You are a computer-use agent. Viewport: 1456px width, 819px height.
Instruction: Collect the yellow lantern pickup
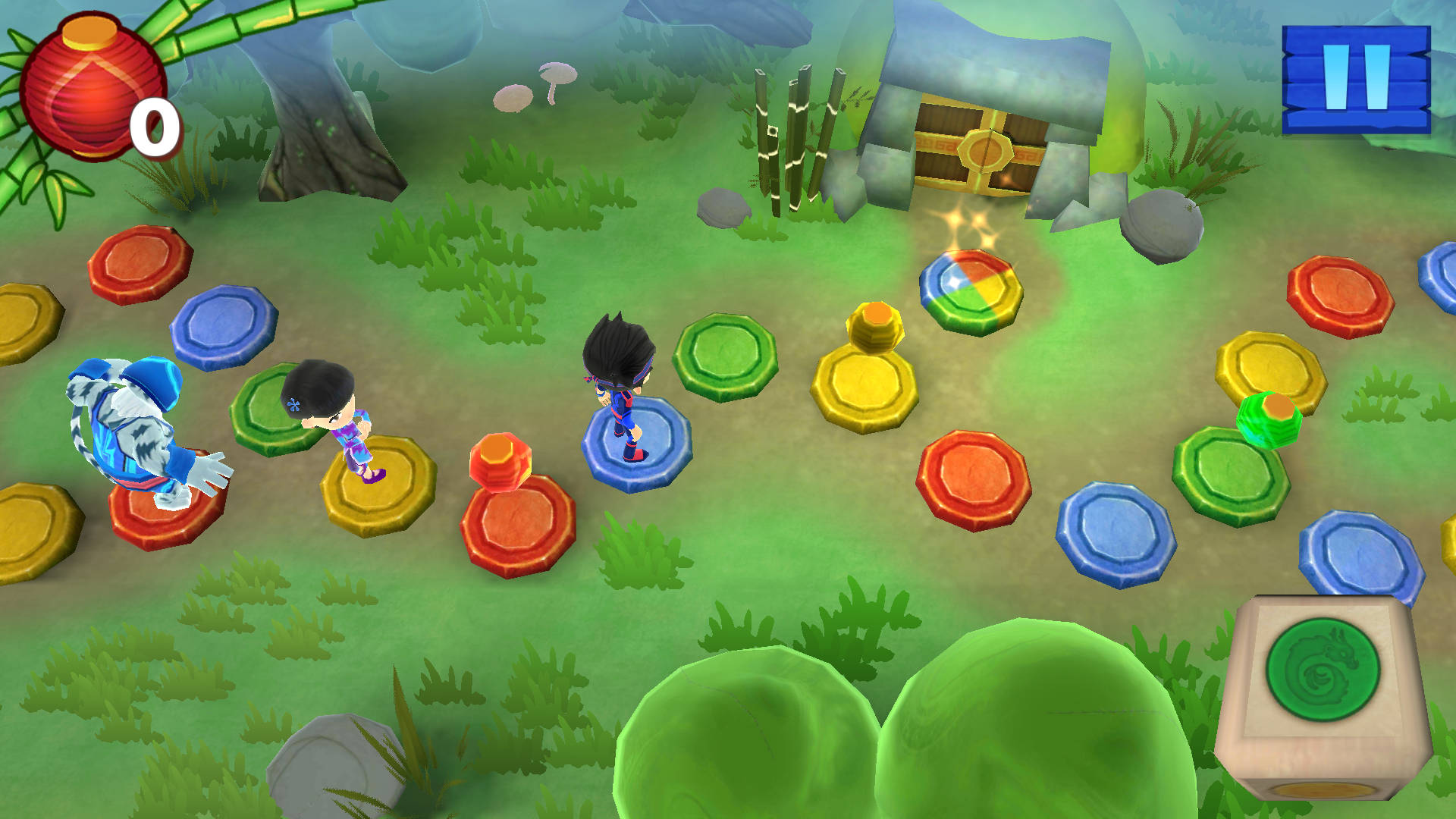pos(874,325)
